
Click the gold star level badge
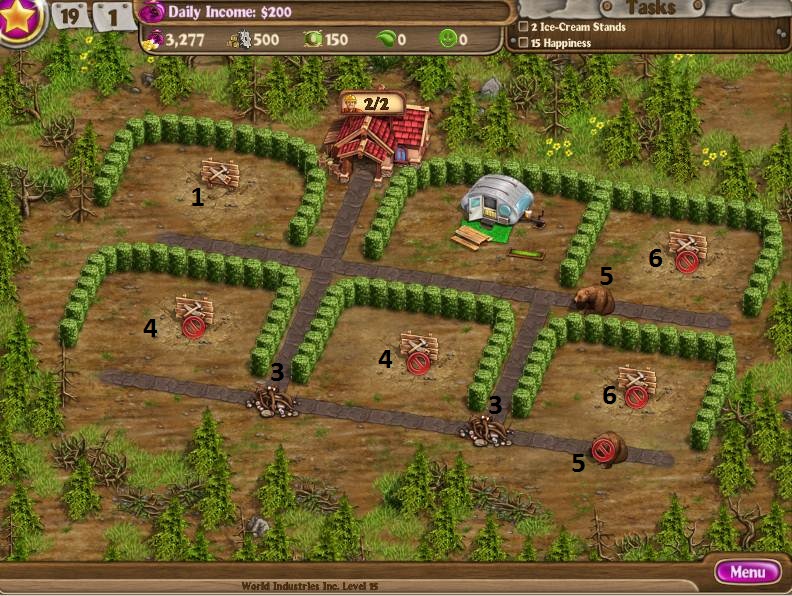[19, 19]
